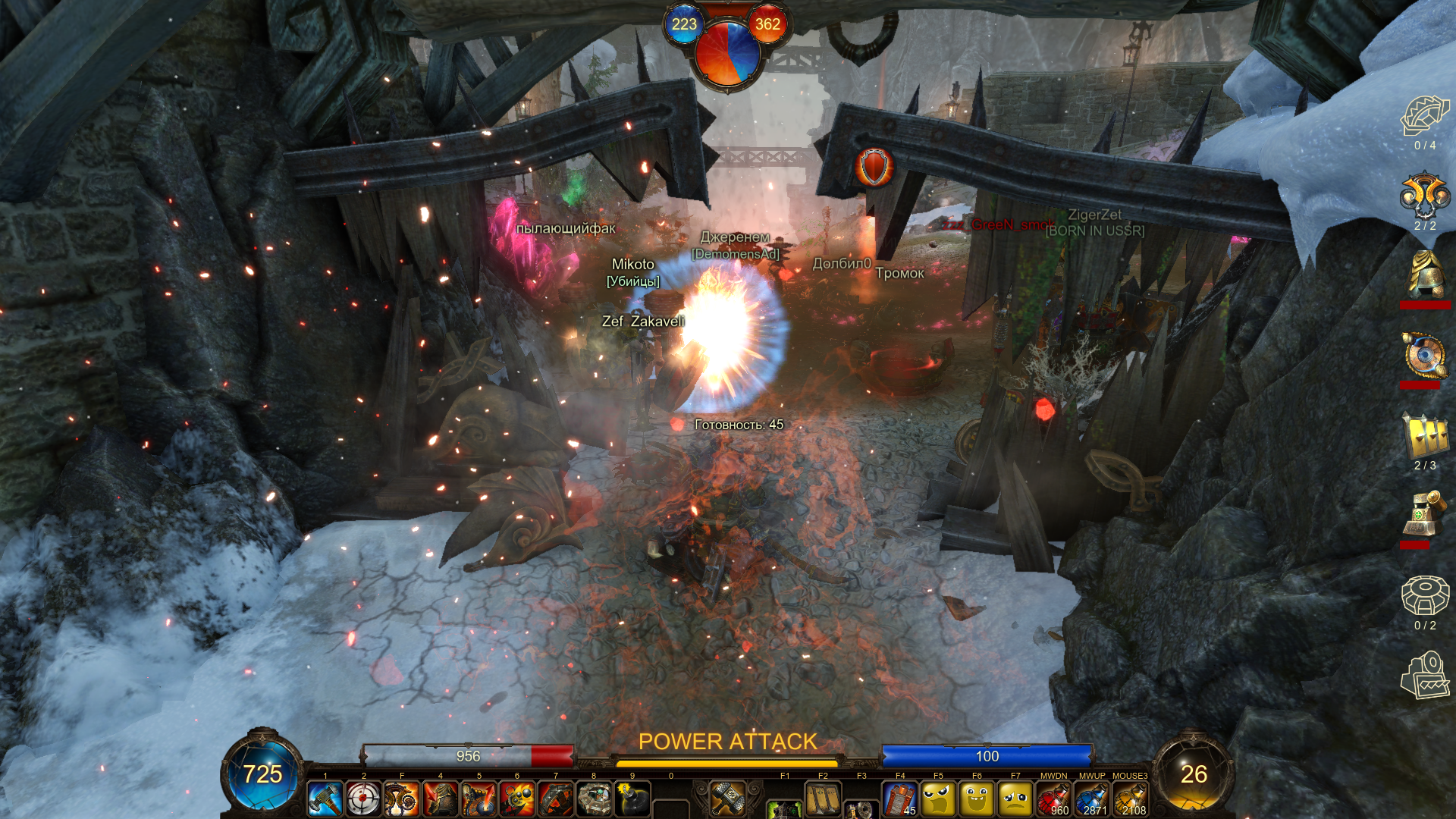
Task: Pick the cannon turret structure icon
Action: coord(1425,515)
